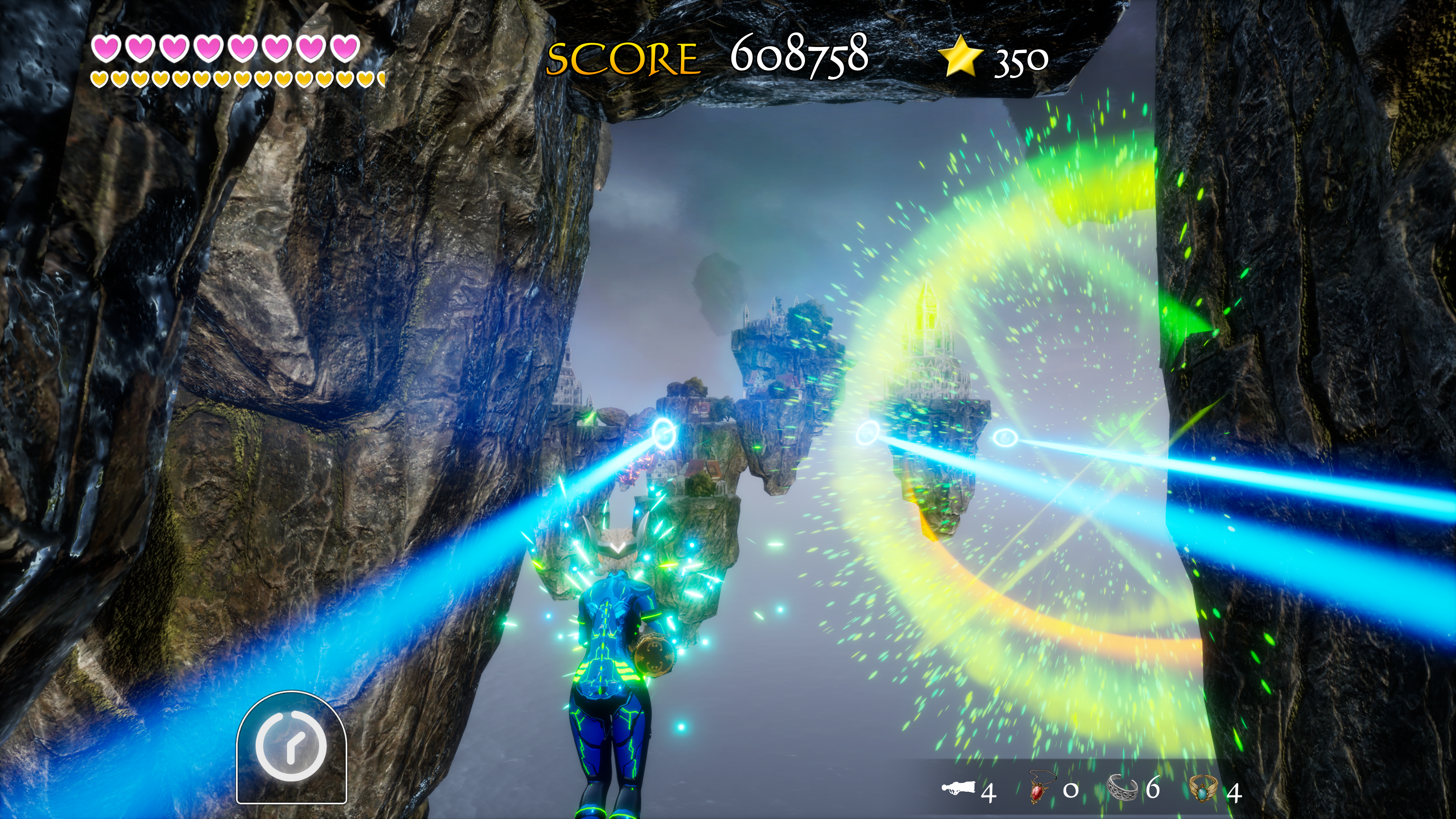Viewport: 1456px width, 819px height.
Task: Select the white cannon silhouette item
Action: [x=959, y=788]
